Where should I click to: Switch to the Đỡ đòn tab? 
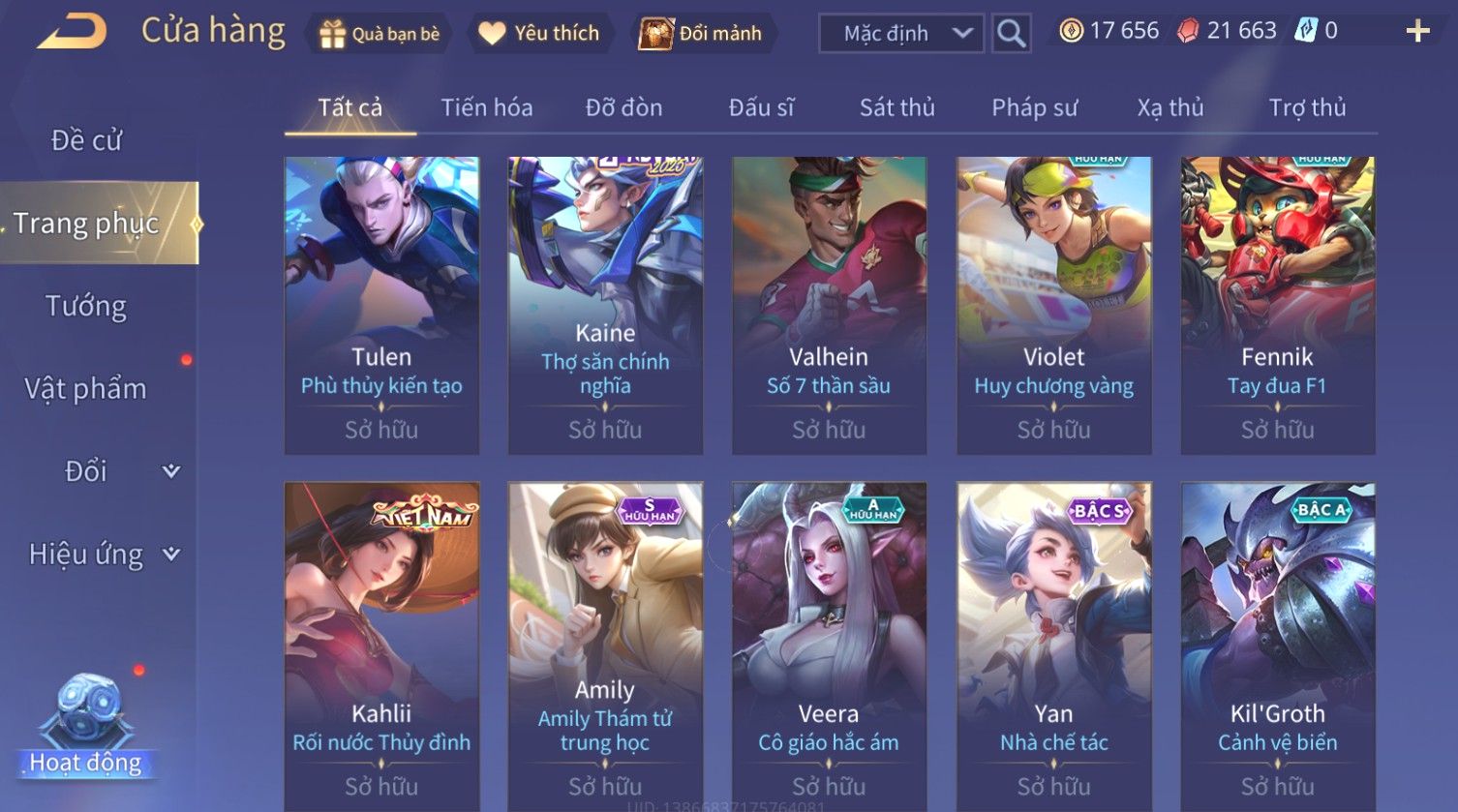[623, 107]
